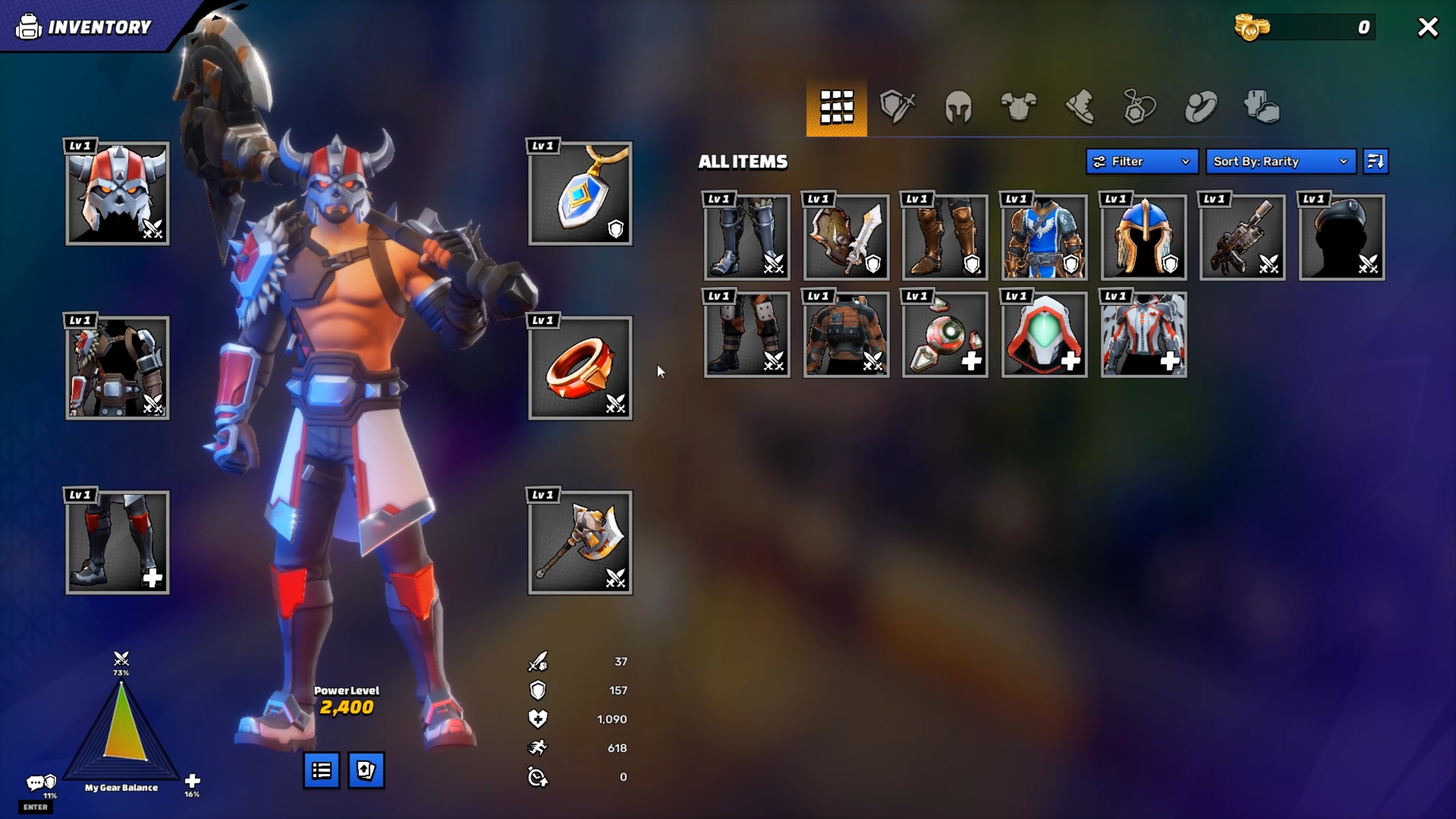Viewport: 1456px width, 819px height.
Task: Pick the shield and sword inventory item
Action: click(846, 237)
